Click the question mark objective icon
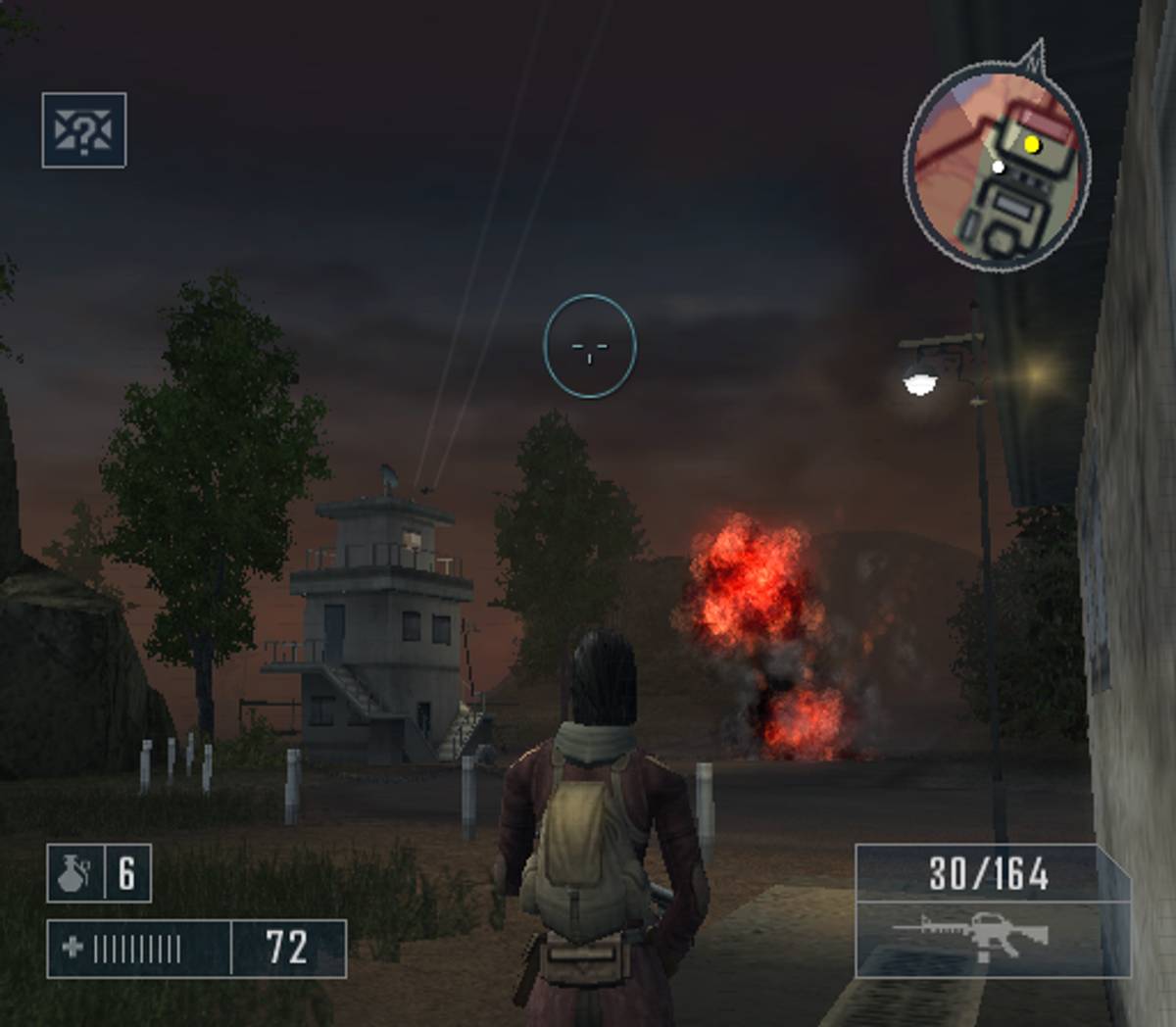The width and height of the screenshot is (1176, 1027). click(84, 130)
